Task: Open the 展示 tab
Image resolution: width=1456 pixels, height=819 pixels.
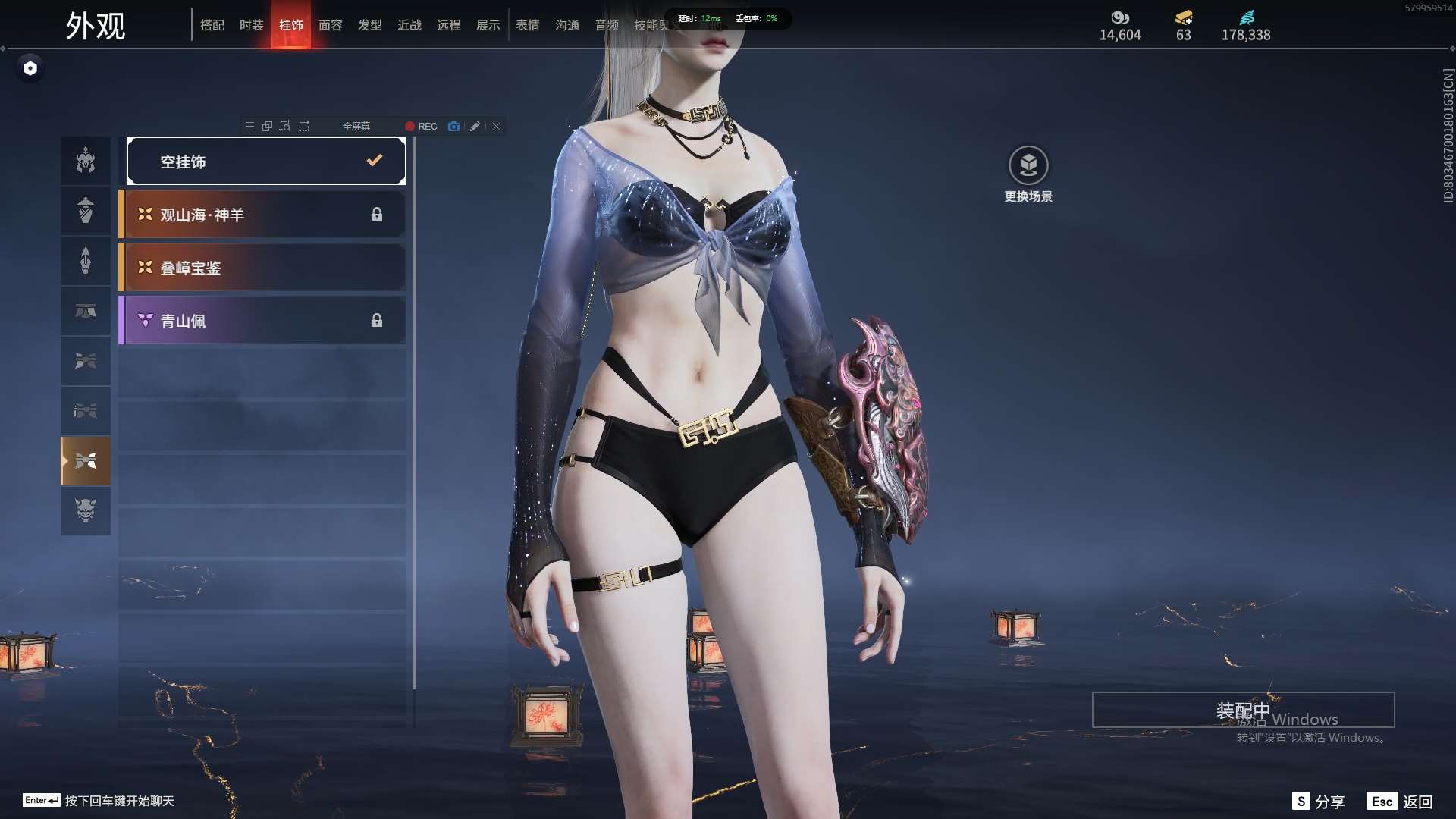Action: (x=488, y=25)
